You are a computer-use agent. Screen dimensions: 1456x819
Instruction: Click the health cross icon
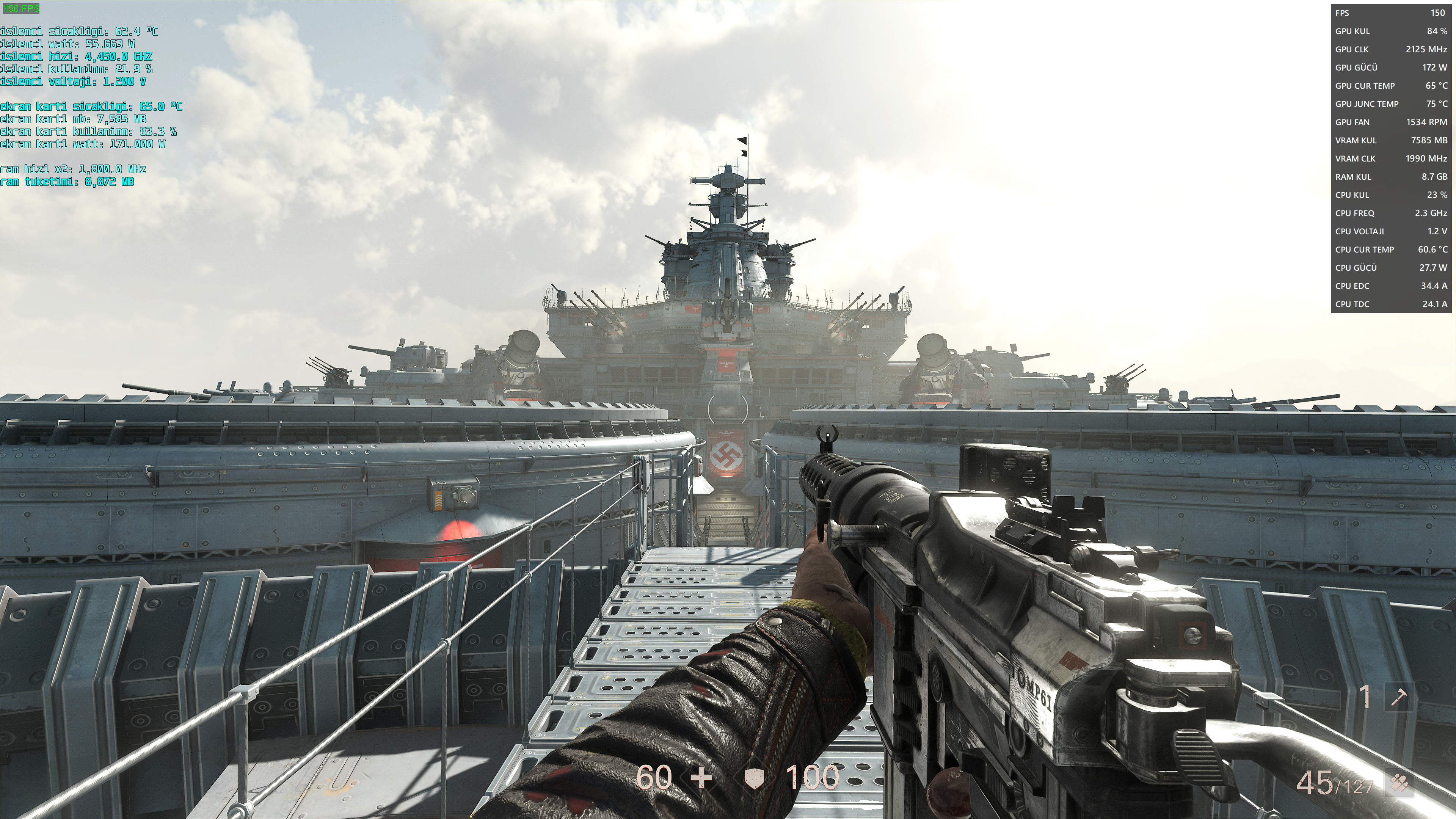pyautogui.click(x=701, y=778)
